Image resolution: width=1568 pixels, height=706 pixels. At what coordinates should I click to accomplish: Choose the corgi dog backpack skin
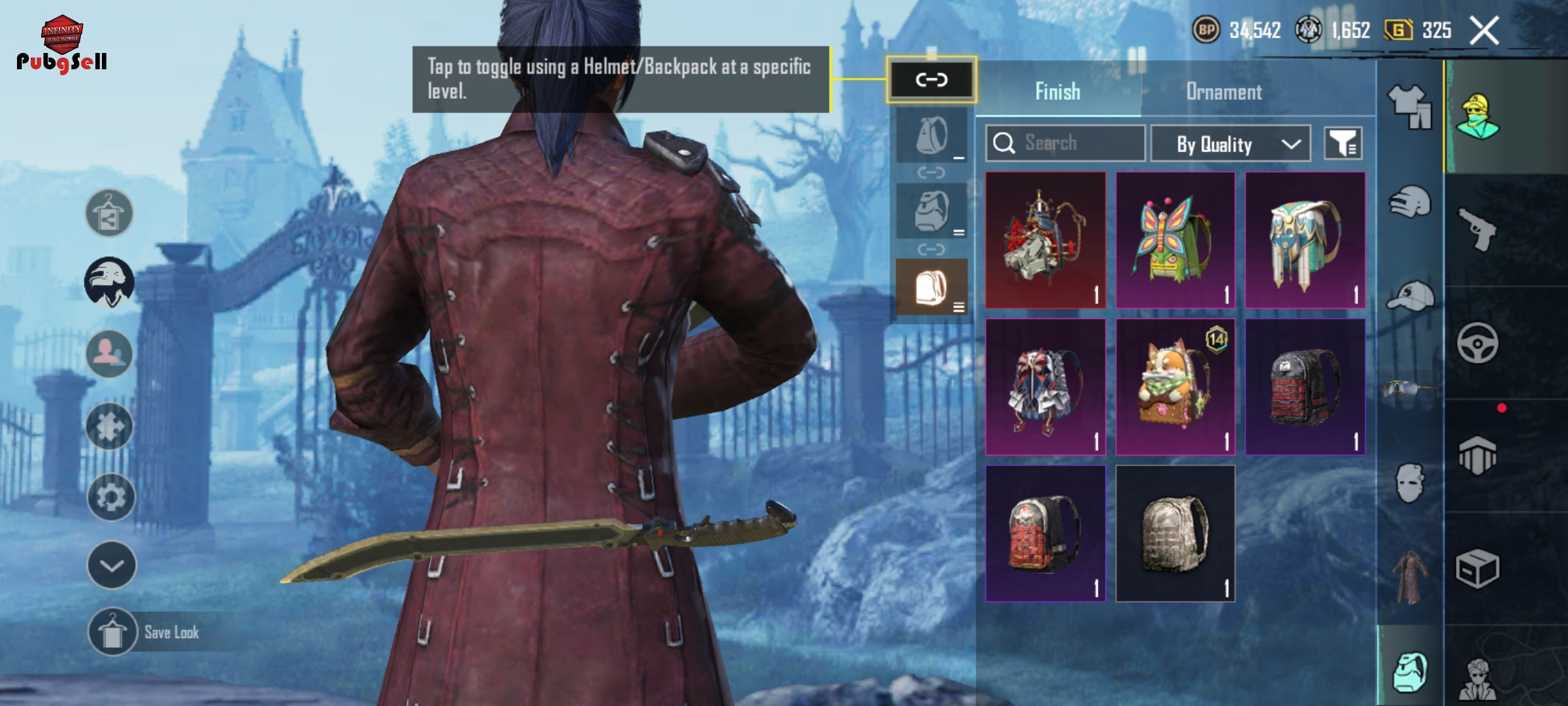[1175, 387]
